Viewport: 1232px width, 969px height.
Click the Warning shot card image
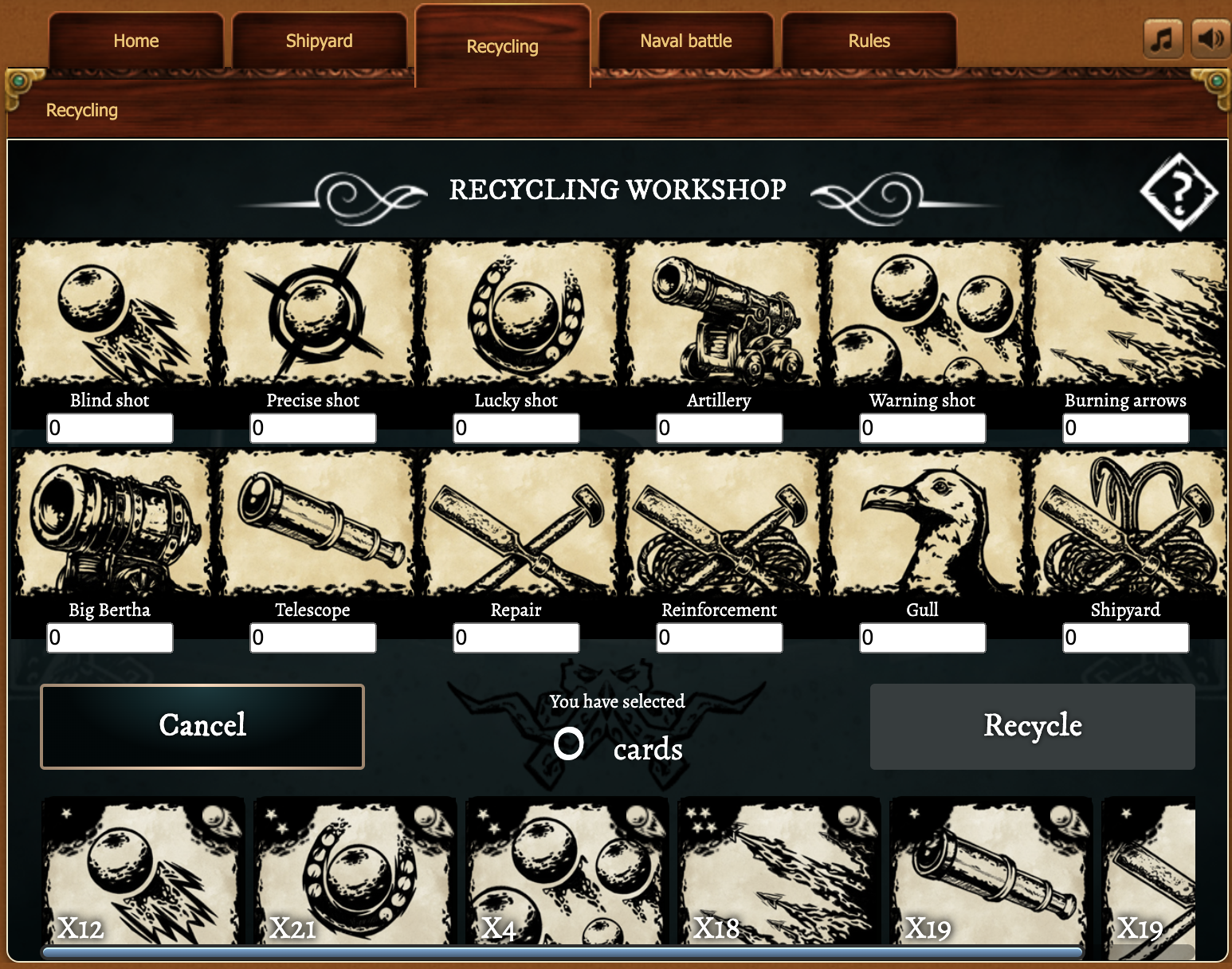click(922, 312)
